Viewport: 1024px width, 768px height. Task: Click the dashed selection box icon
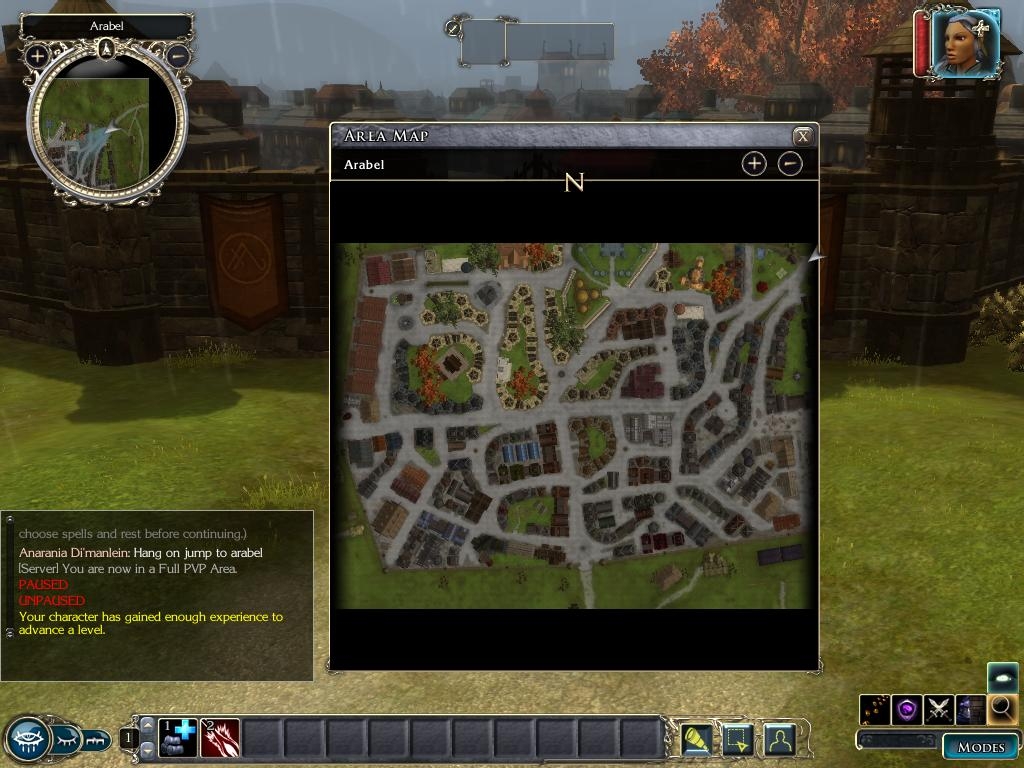[737, 739]
